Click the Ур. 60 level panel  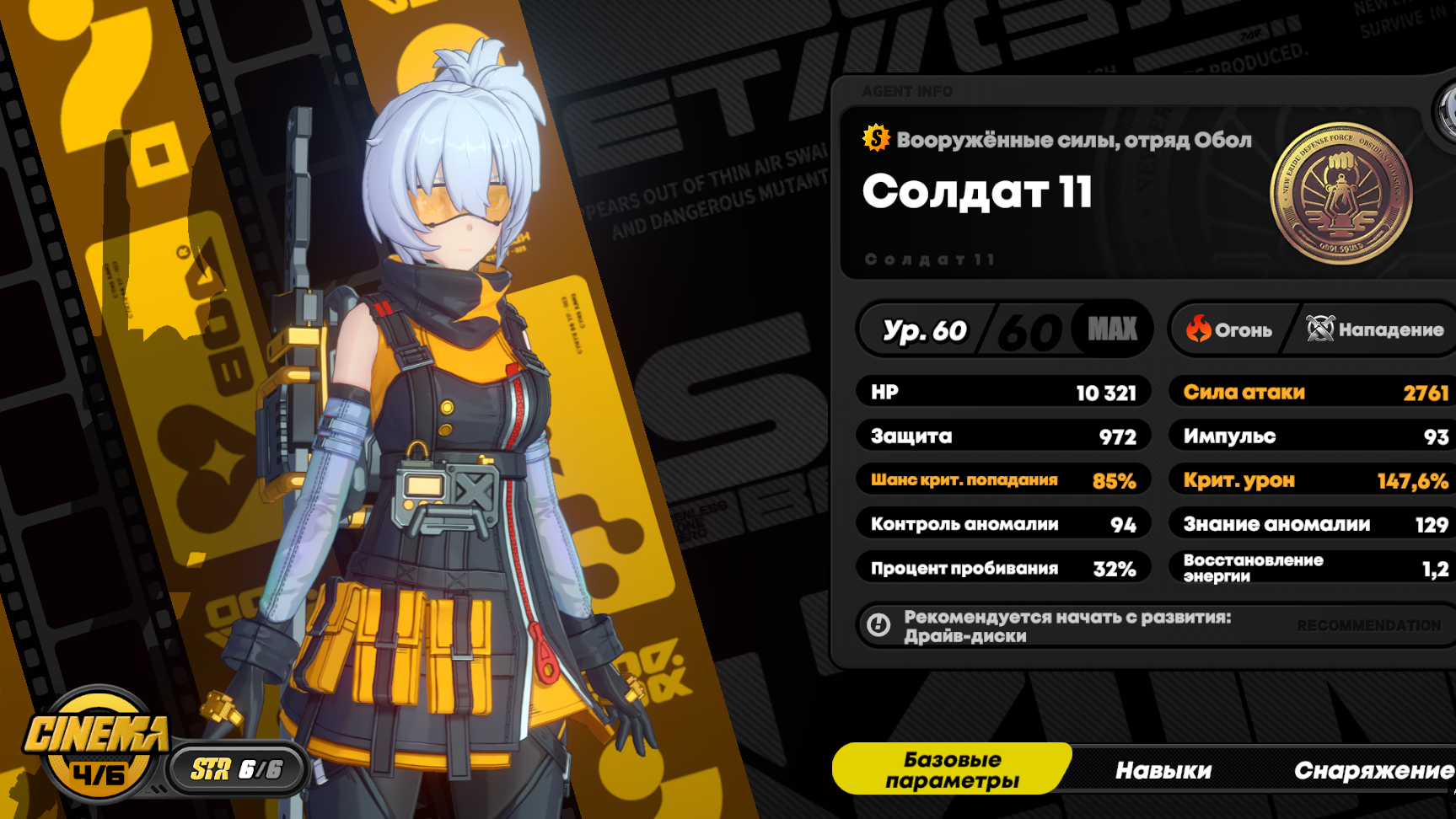point(1003,329)
